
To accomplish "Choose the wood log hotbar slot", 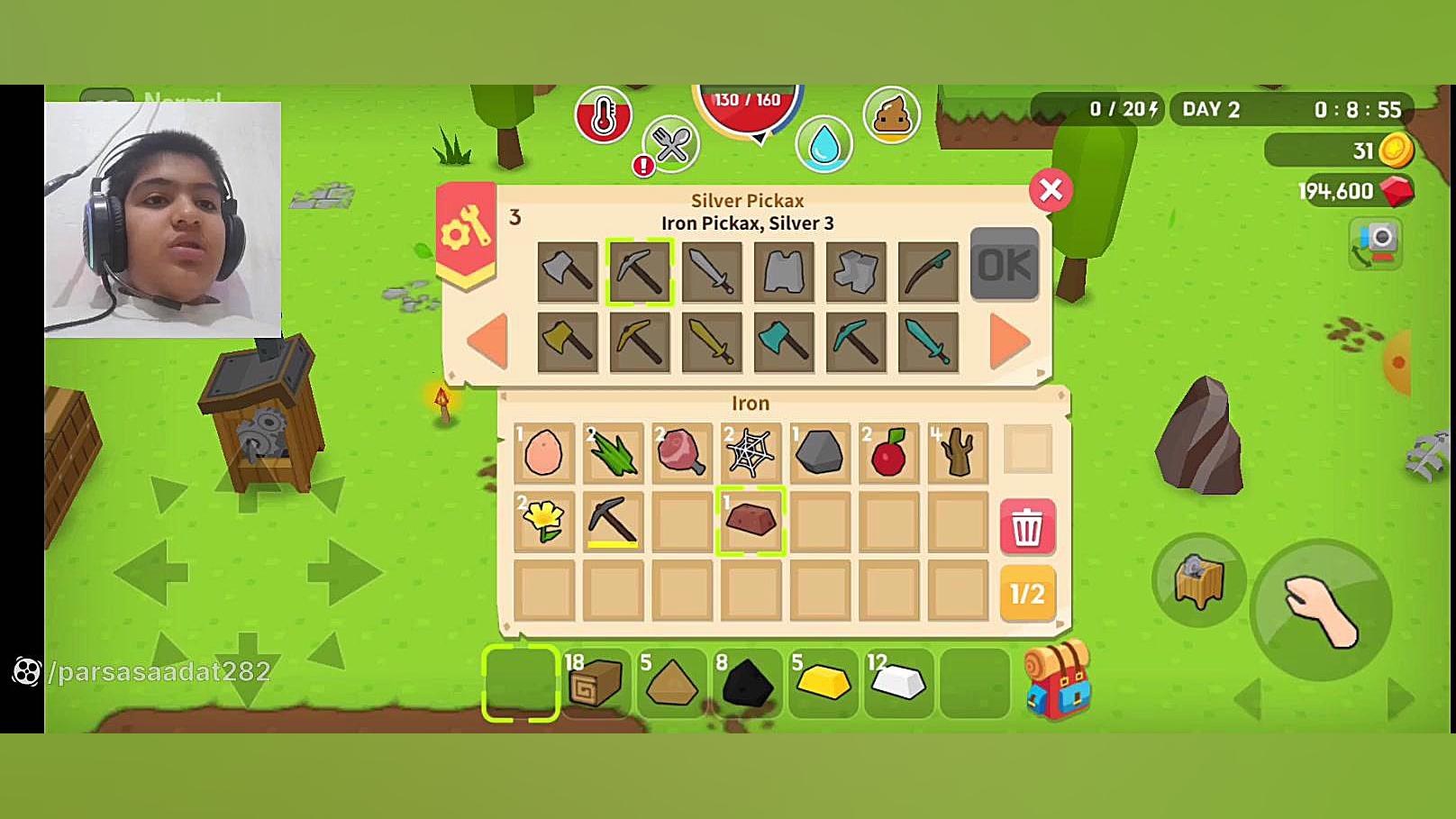I will point(596,683).
